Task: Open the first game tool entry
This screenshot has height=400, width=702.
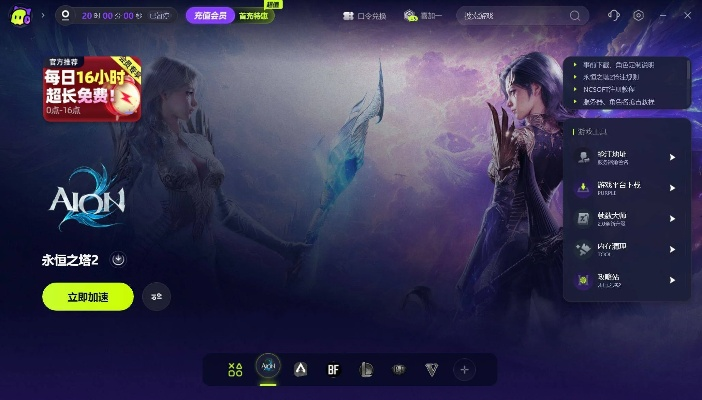Action: [x=627, y=157]
